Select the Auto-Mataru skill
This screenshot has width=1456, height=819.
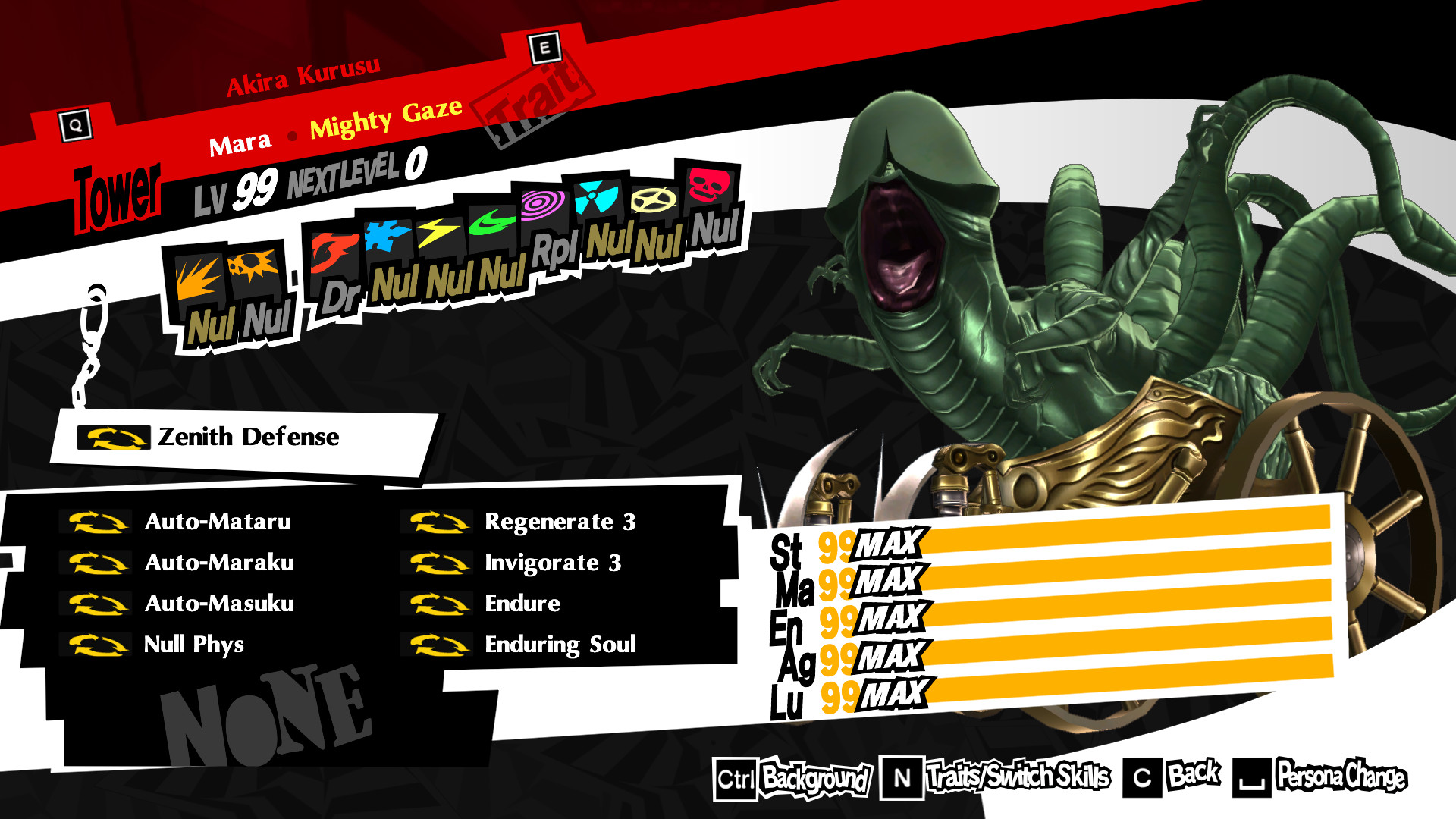(218, 521)
